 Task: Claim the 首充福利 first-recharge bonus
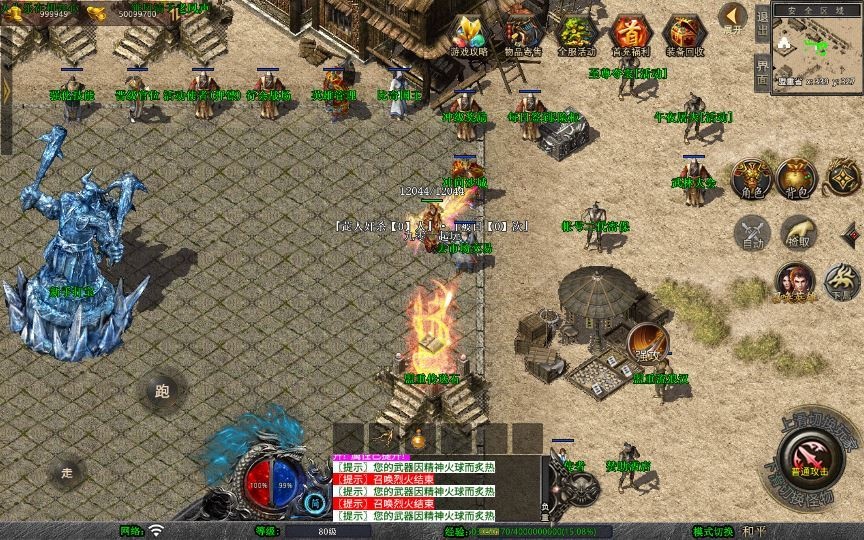[629, 35]
